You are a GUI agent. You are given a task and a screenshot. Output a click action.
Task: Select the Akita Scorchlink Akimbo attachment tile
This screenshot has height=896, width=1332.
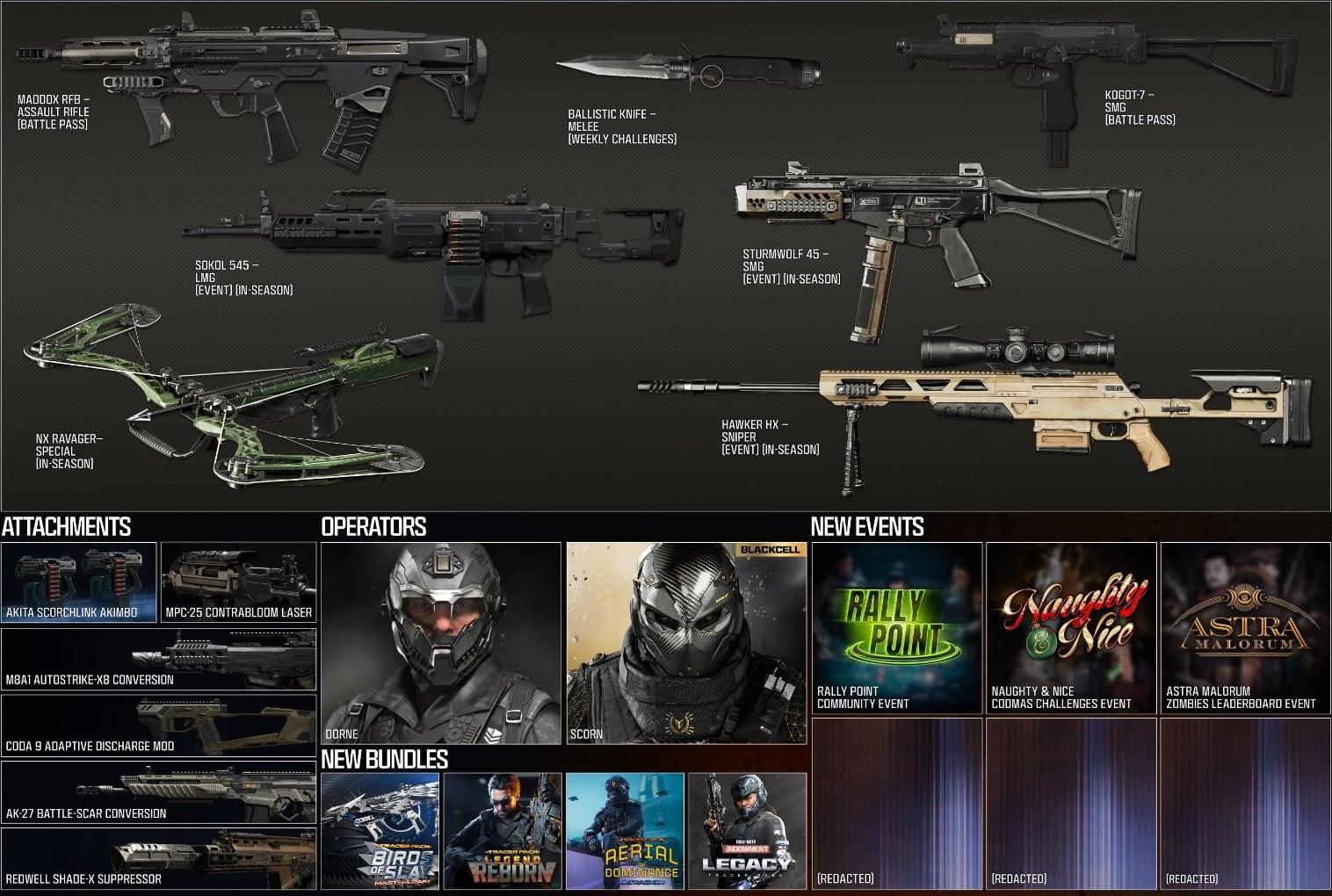tap(79, 582)
